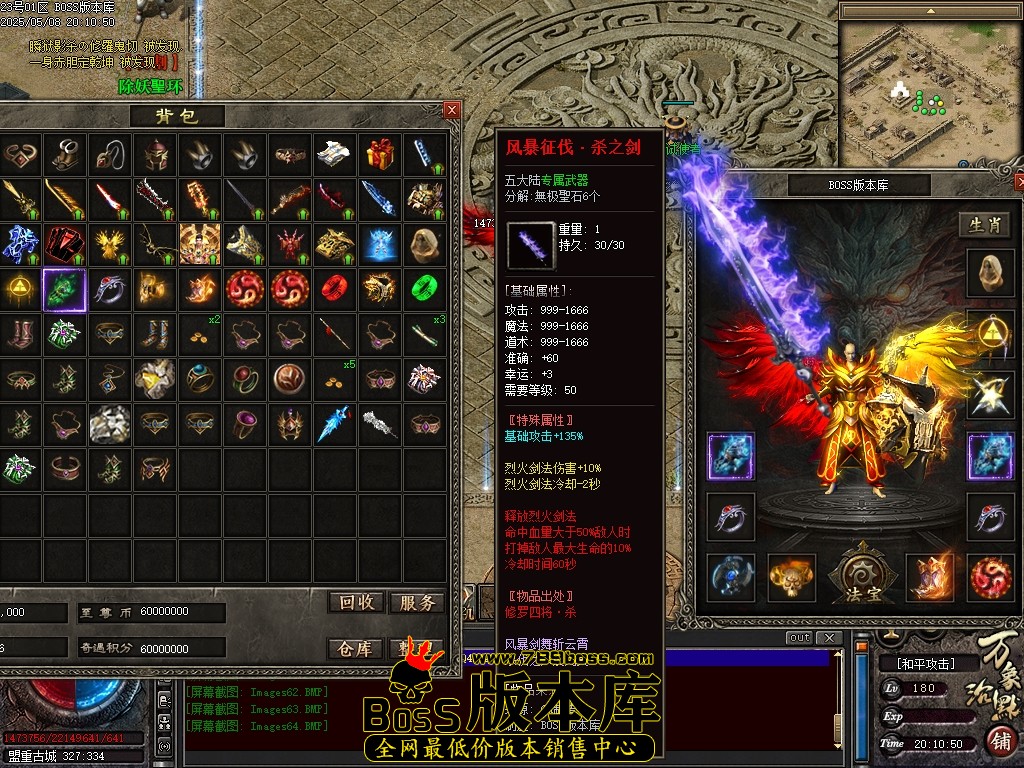
Task: Select the green jade ring item
Action: coord(425,288)
